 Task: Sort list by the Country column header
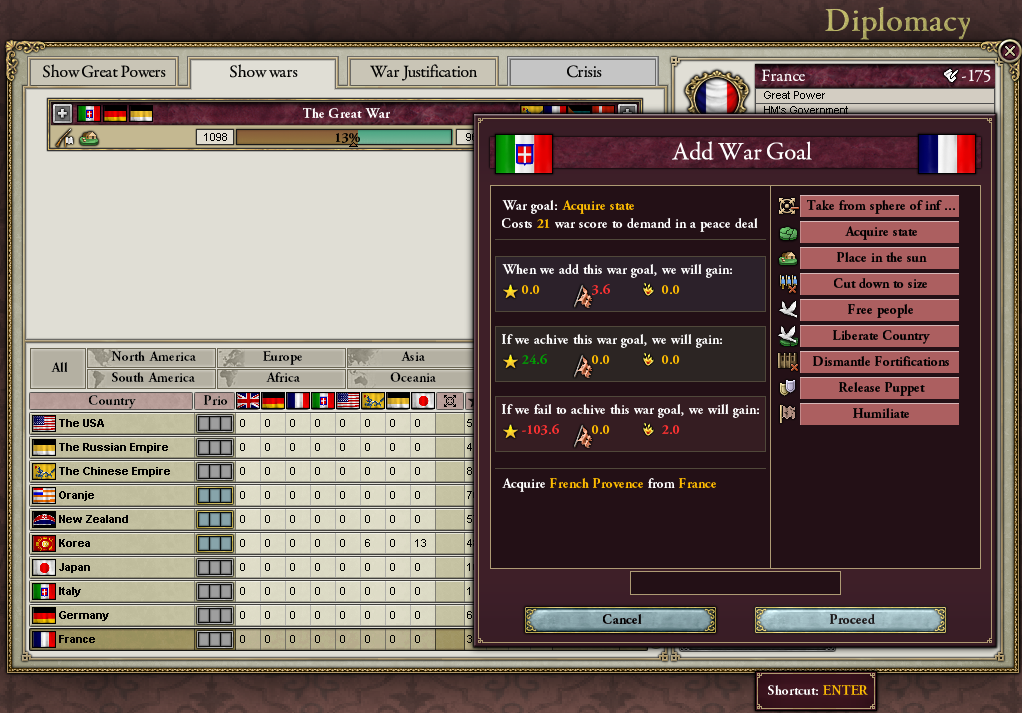point(111,401)
